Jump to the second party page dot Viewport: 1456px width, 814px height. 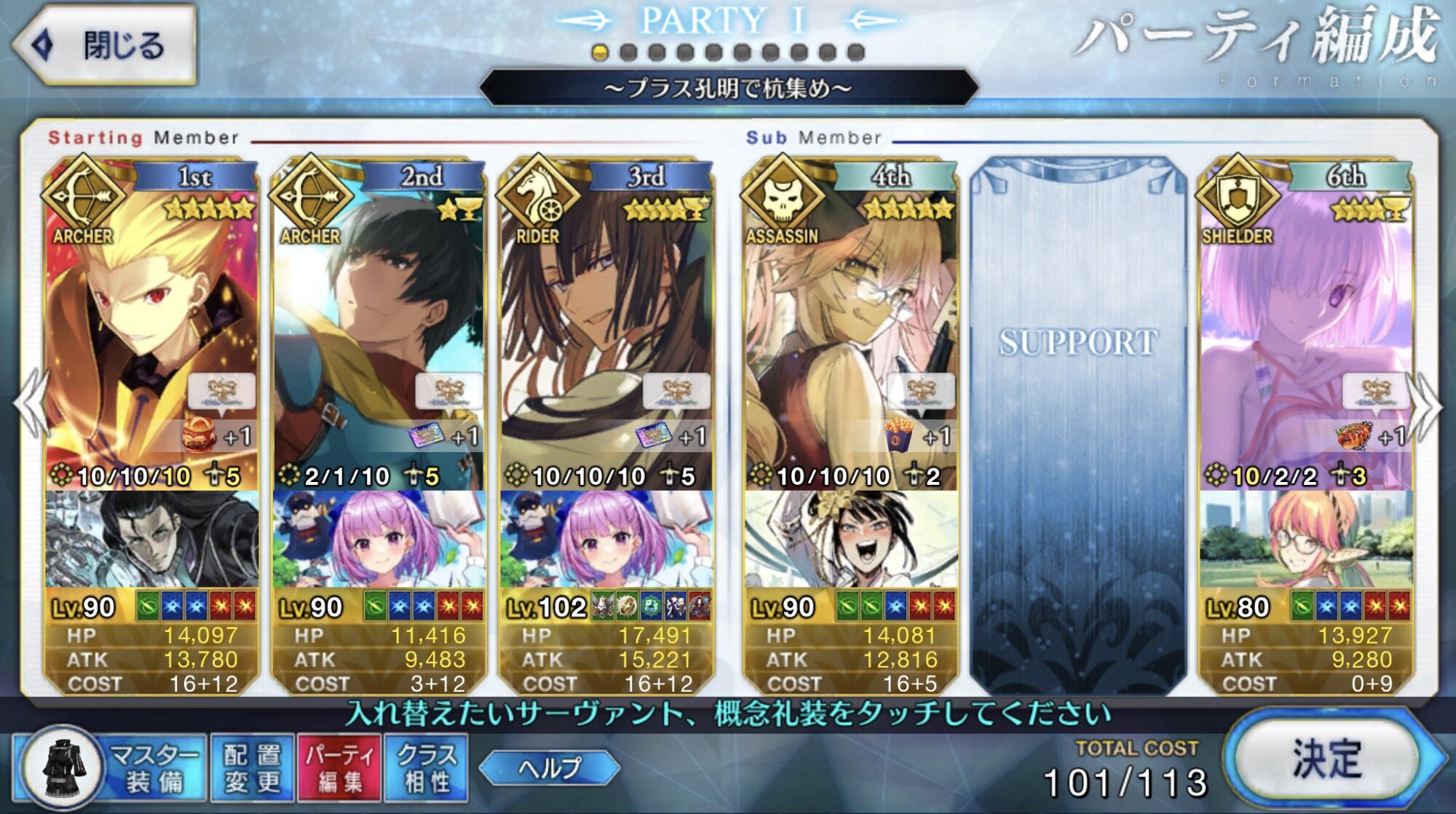pos(628,52)
